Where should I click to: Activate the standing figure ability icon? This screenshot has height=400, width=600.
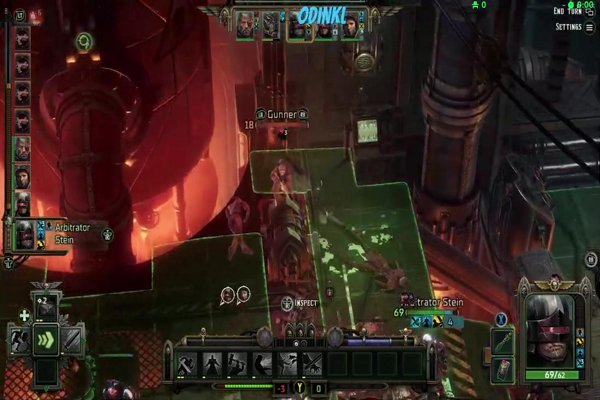[212, 363]
